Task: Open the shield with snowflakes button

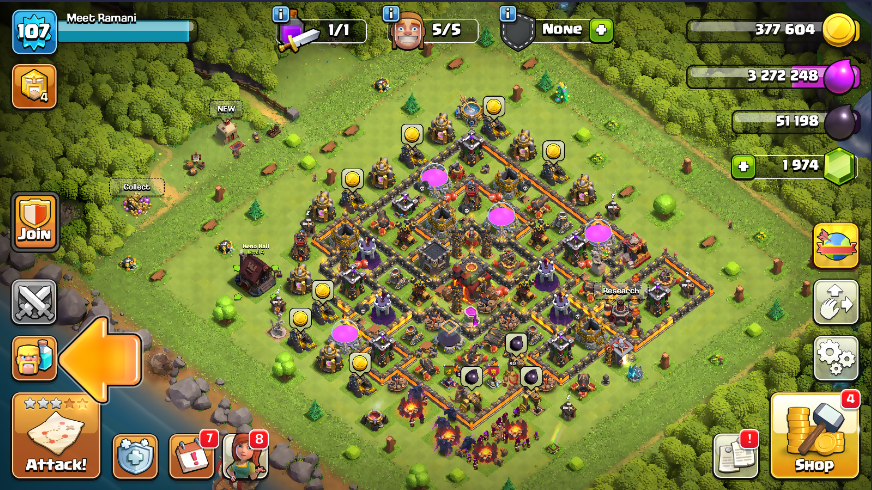Action: point(135,456)
